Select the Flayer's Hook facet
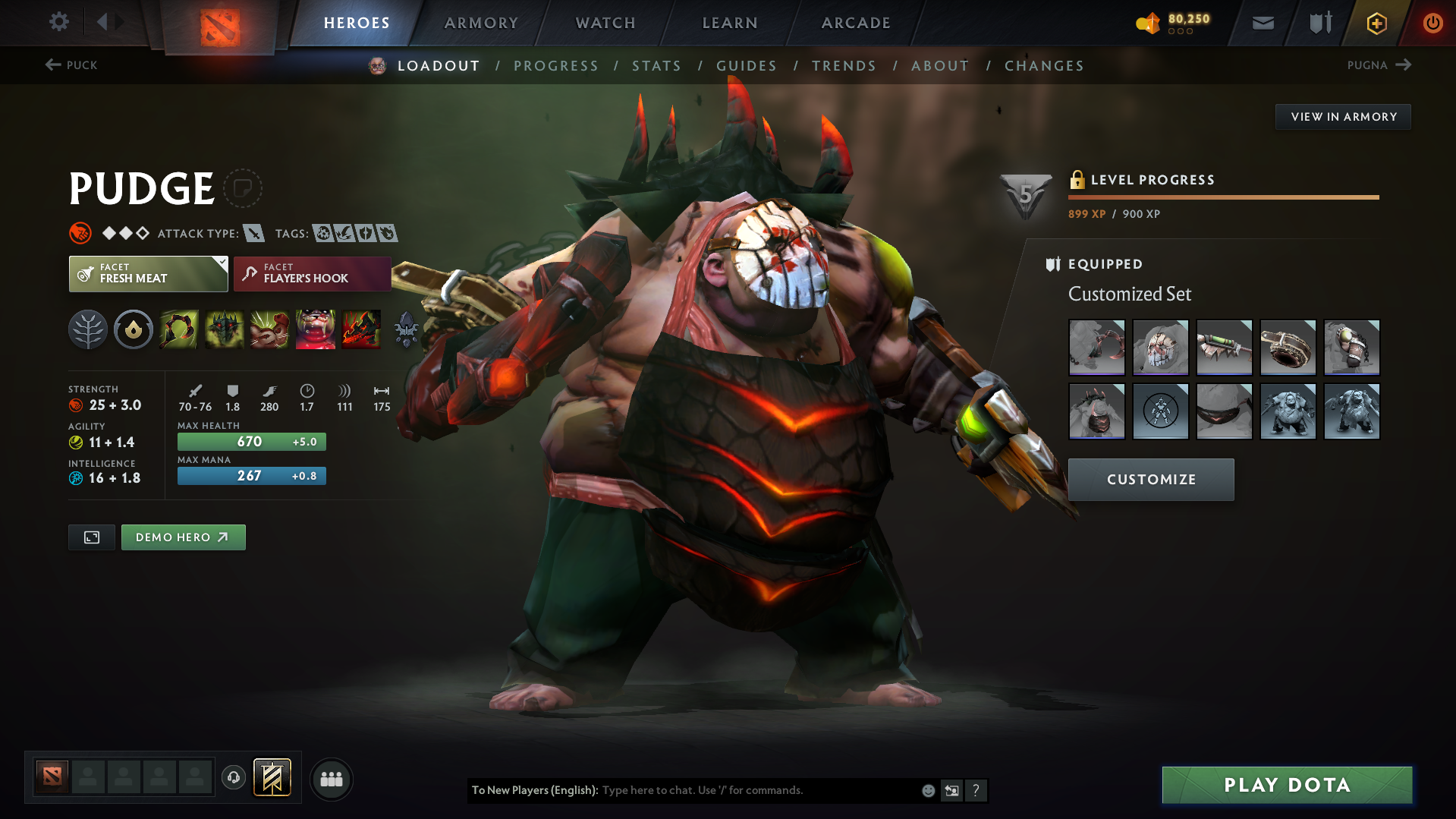This screenshot has width=1456, height=819. pos(312,273)
